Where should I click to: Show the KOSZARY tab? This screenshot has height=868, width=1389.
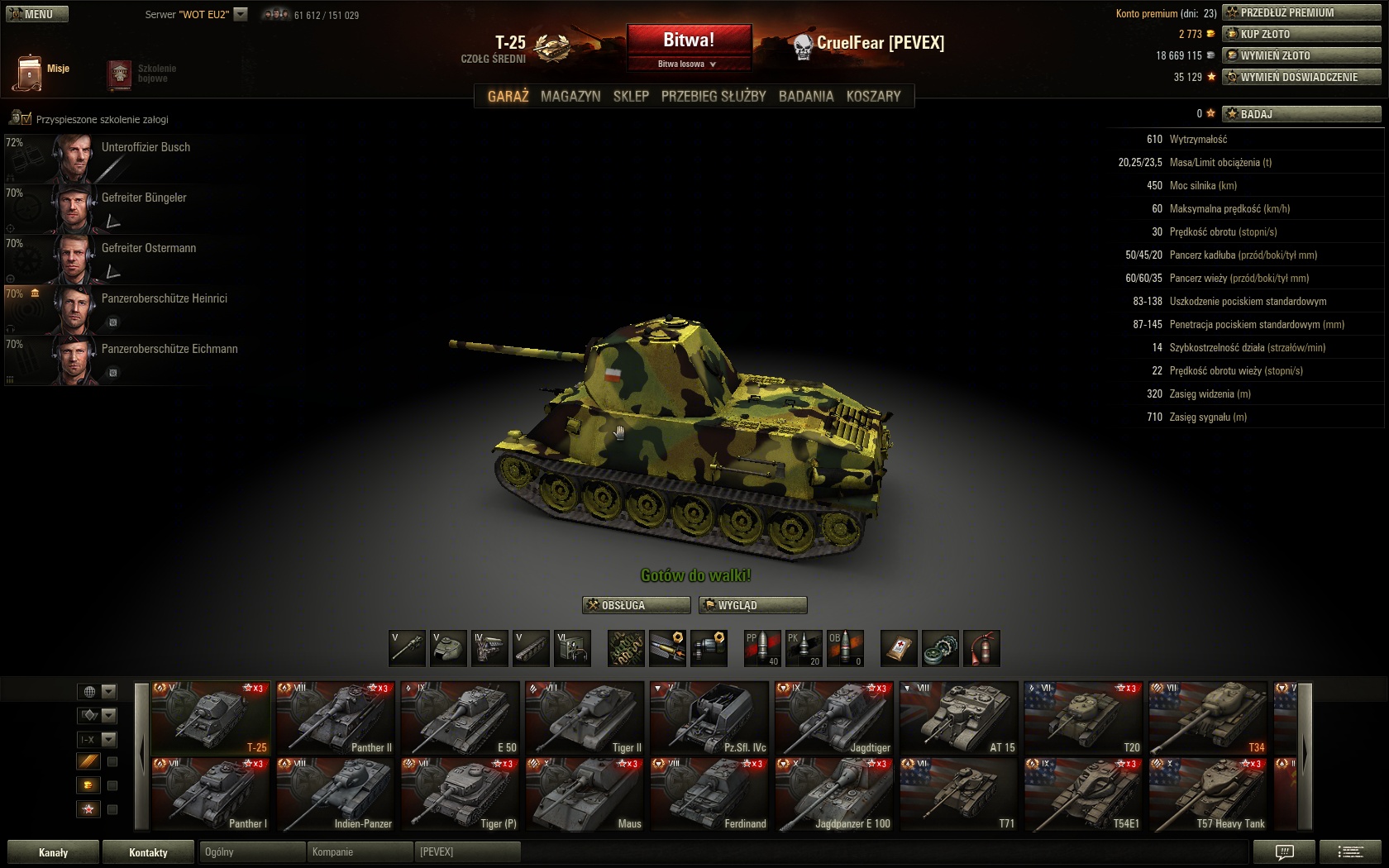[873, 96]
